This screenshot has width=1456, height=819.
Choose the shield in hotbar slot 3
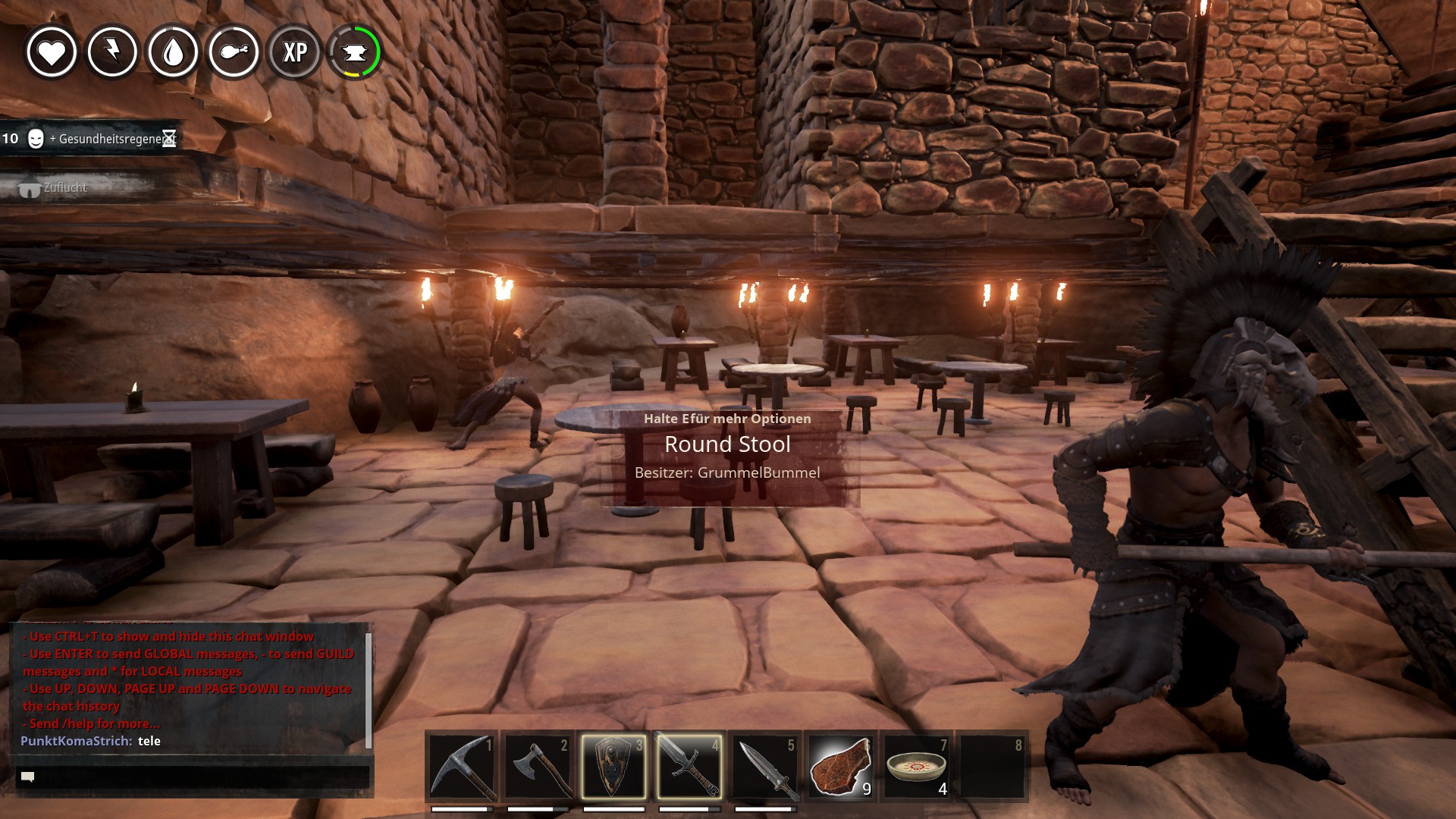coord(613,767)
